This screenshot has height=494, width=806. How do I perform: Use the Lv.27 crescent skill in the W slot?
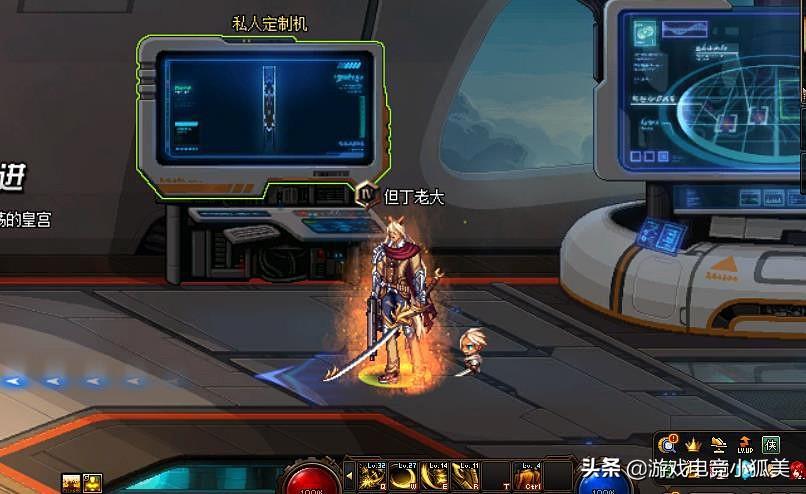(405, 477)
